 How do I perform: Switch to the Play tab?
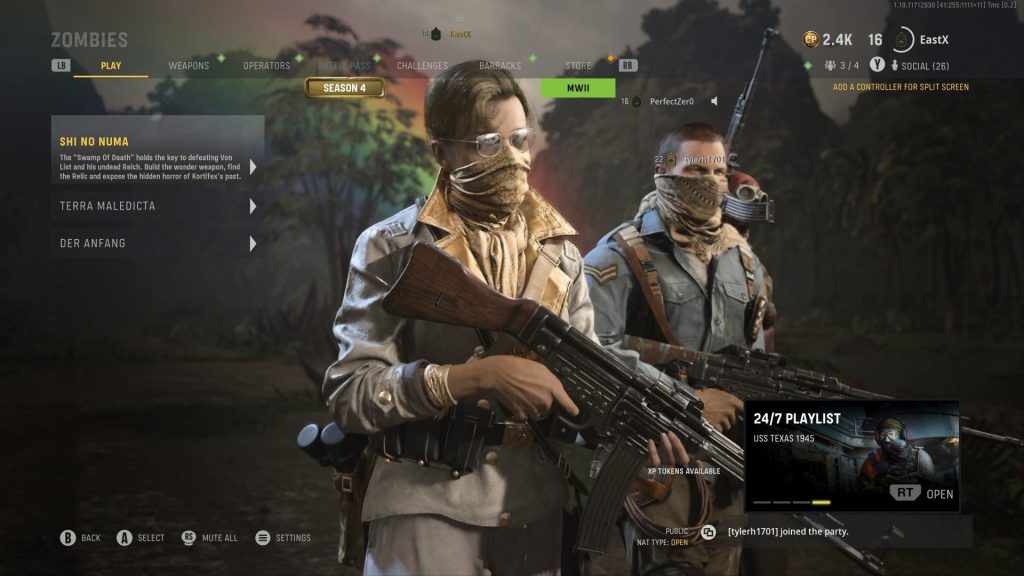[x=111, y=66]
